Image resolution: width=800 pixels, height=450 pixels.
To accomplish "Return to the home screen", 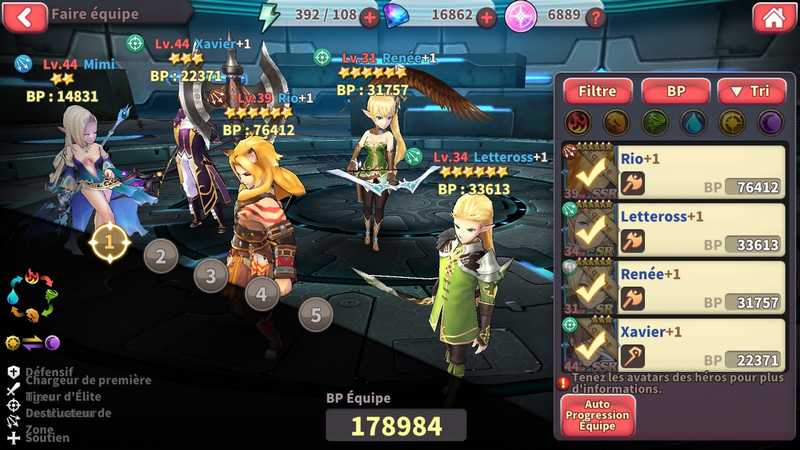I will [x=770, y=16].
